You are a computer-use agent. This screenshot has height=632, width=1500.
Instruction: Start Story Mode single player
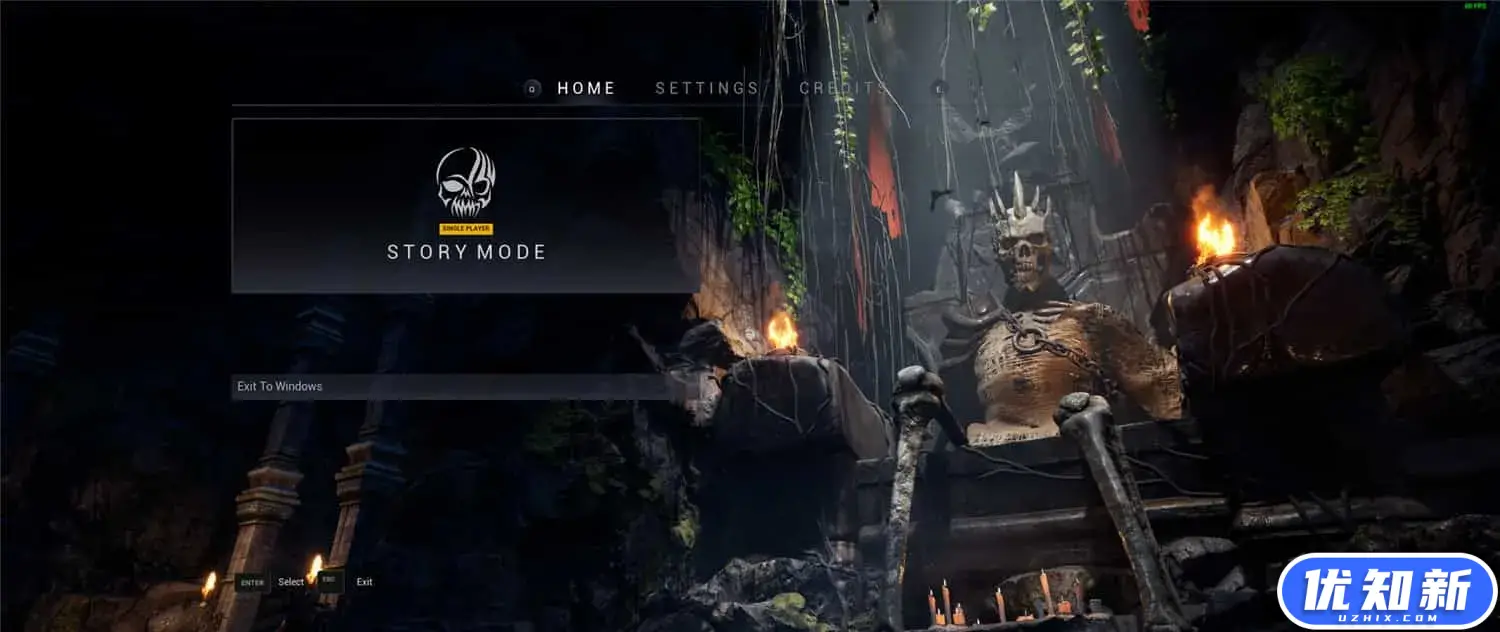pos(466,206)
